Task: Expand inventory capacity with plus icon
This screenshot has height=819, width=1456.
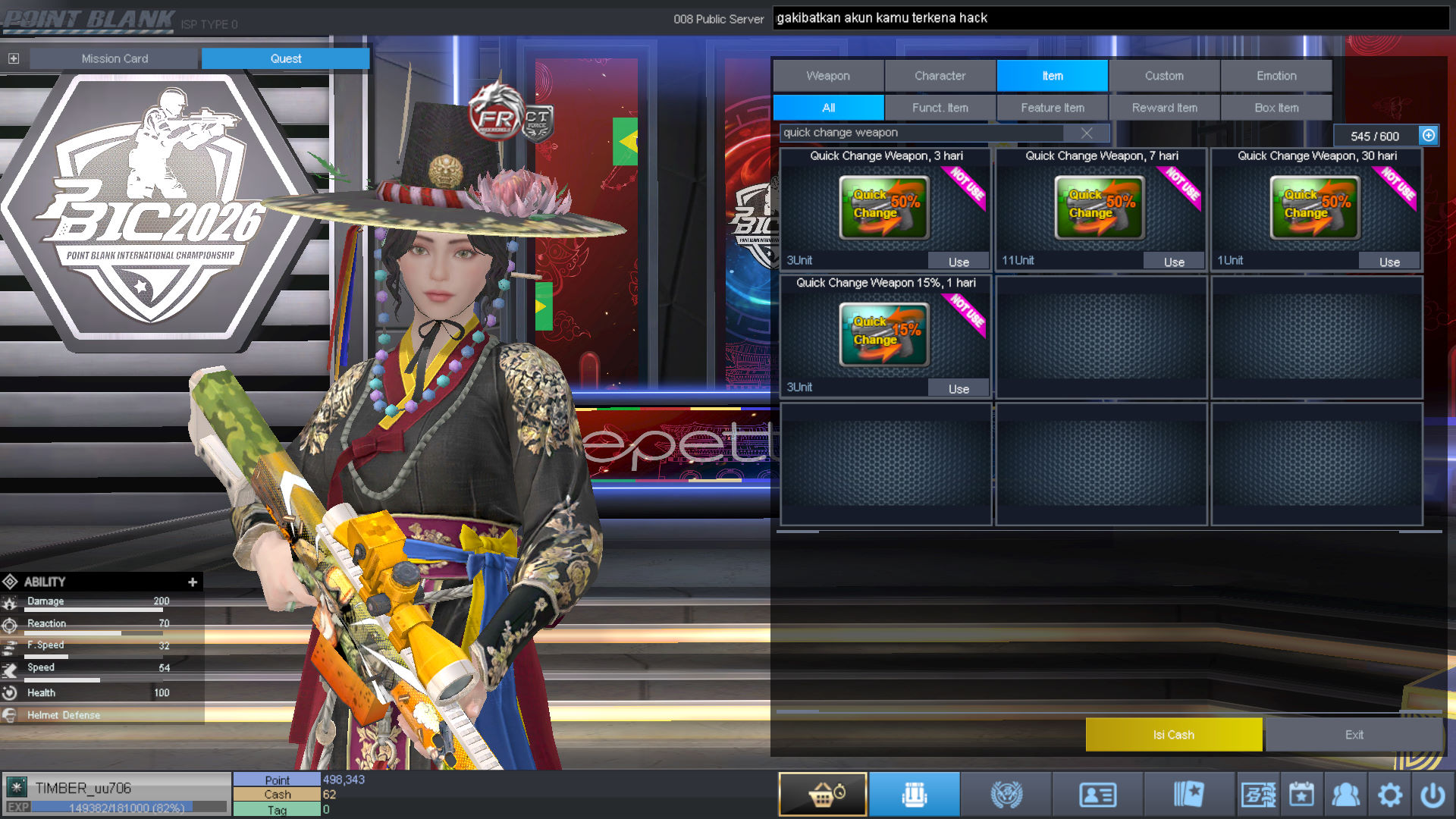Action: tap(1429, 136)
